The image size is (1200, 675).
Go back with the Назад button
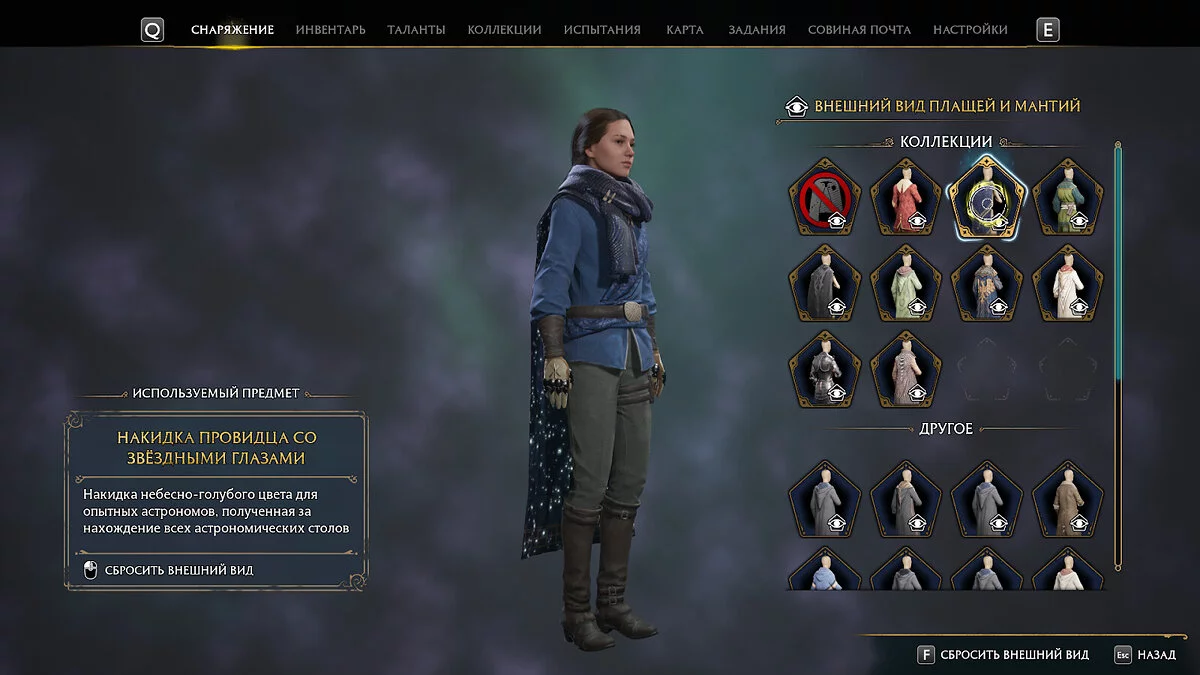1145,655
